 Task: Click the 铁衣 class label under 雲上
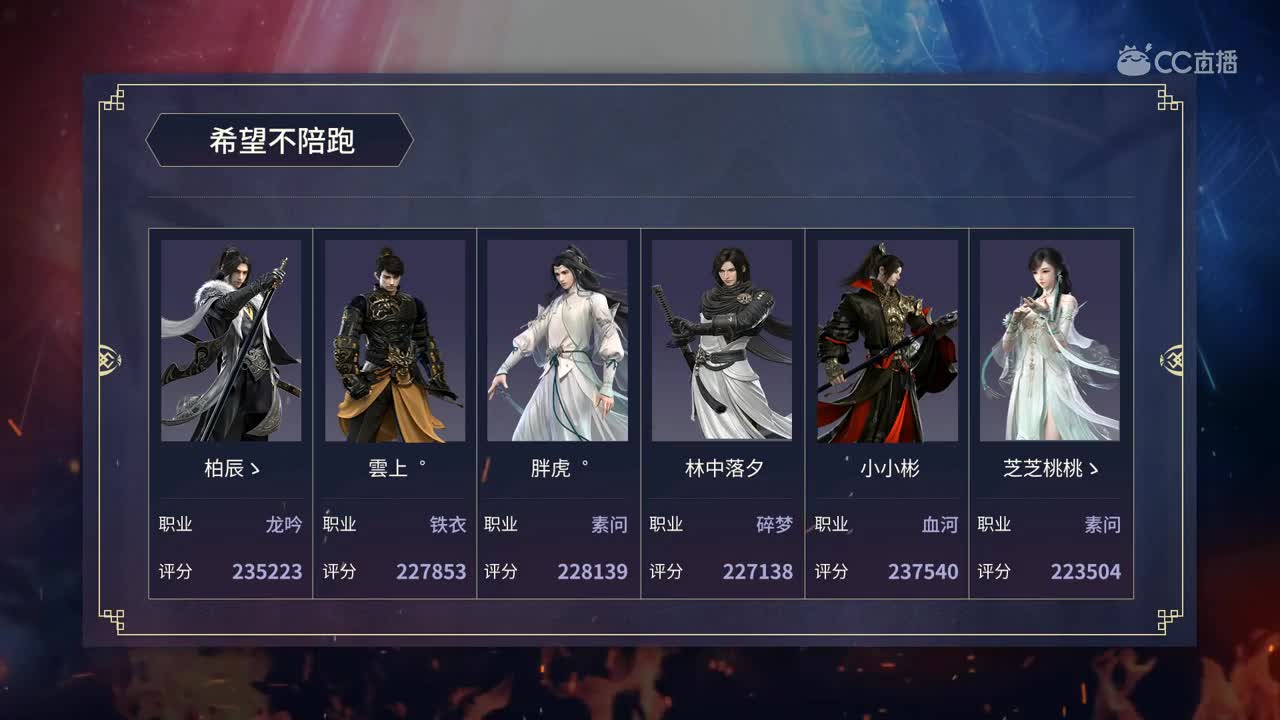tap(450, 524)
